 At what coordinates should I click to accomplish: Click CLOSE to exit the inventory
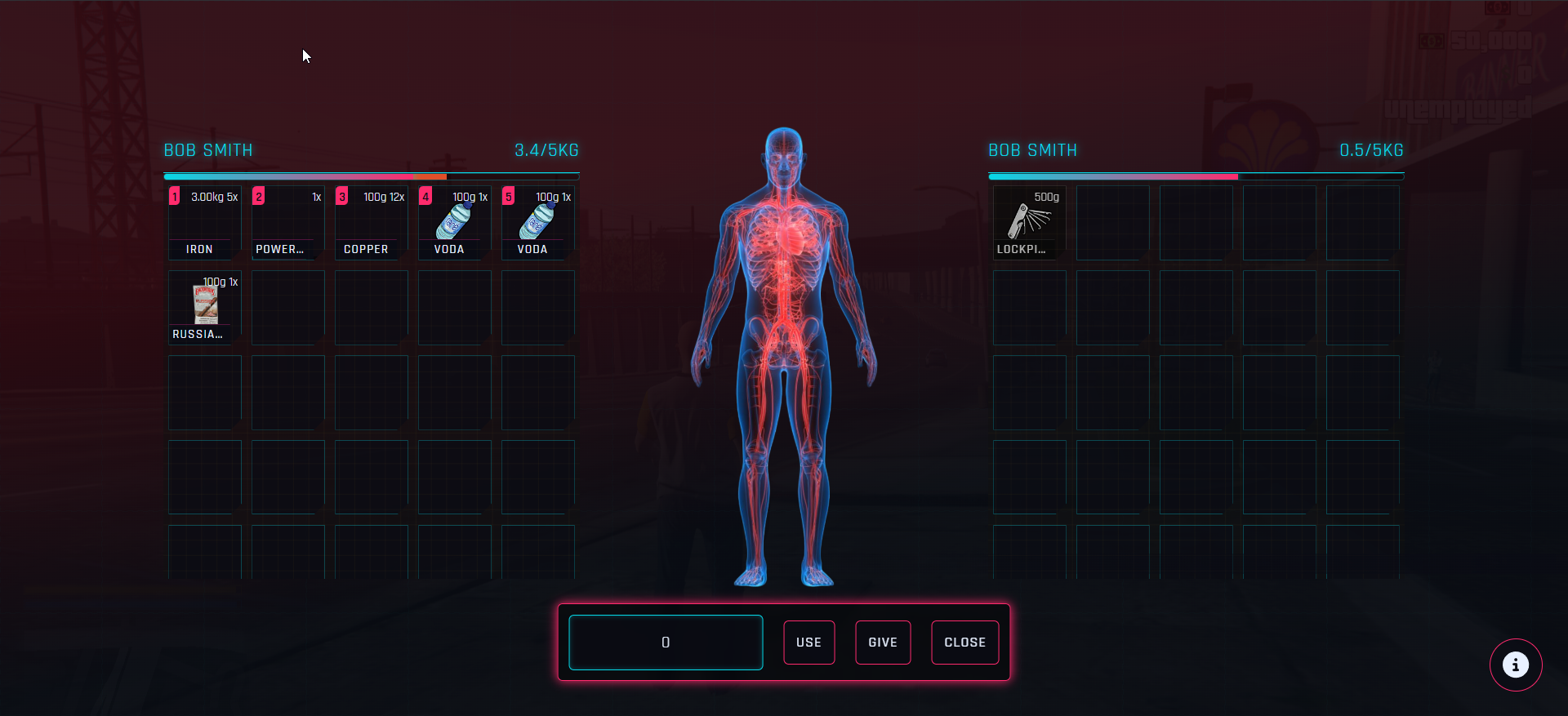[964, 643]
